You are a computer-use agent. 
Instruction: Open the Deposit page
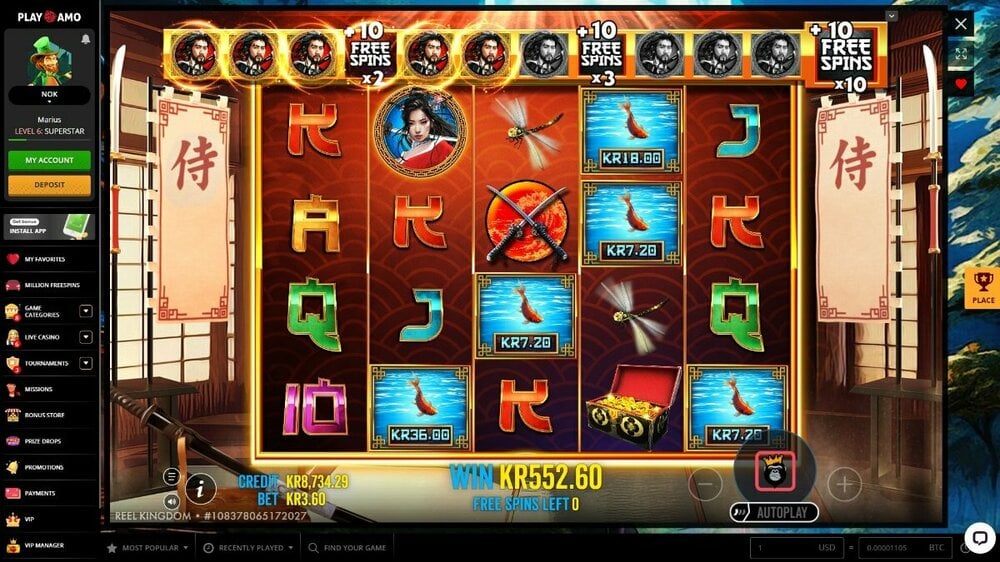[49, 185]
